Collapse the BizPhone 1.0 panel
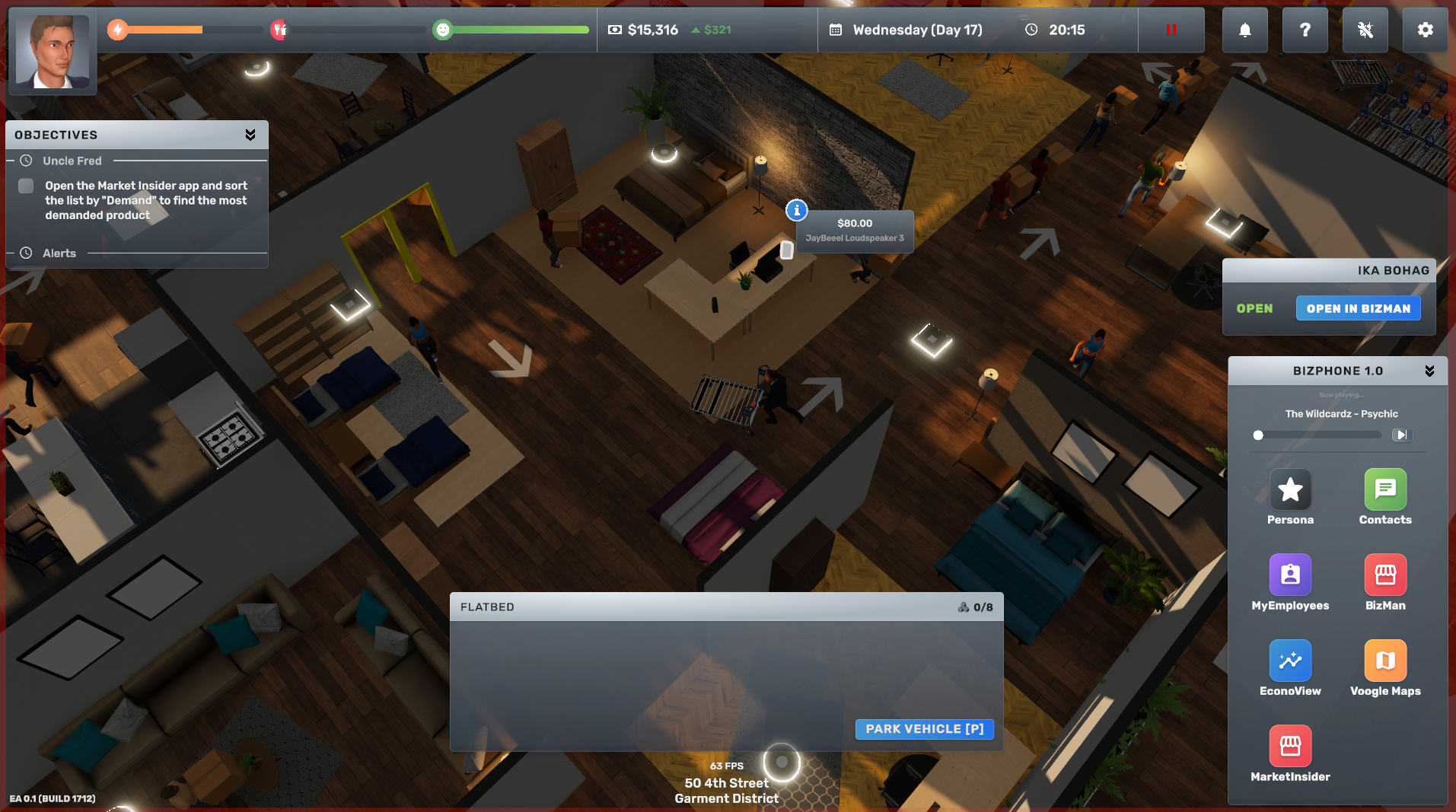This screenshot has width=1456, height=812. click(x=1429, y=371)
